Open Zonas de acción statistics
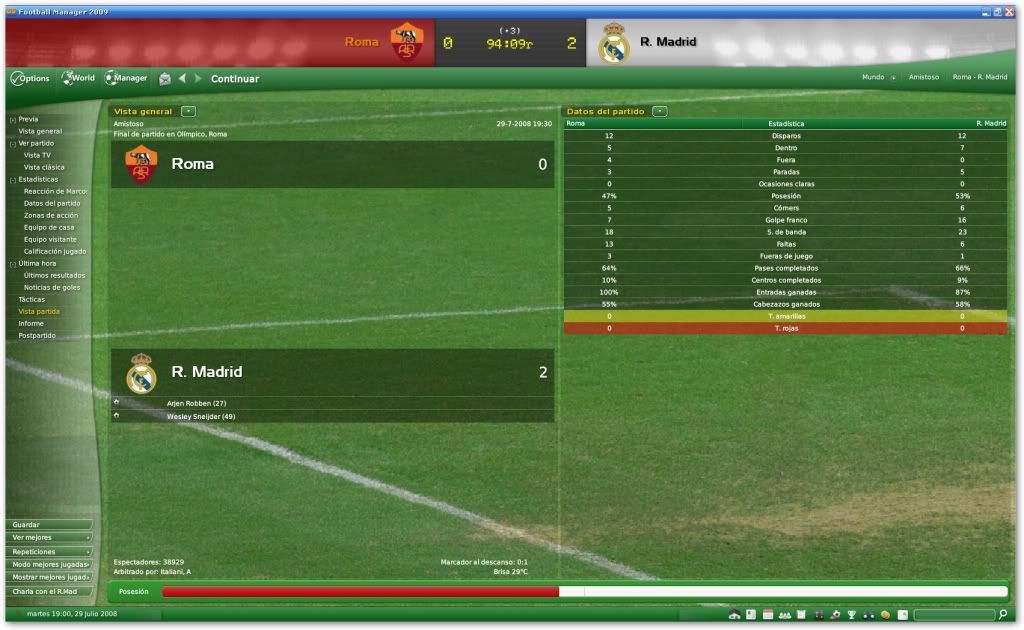Image resolution: width=1024 pixels, height=630 pixels. [51, 215]
